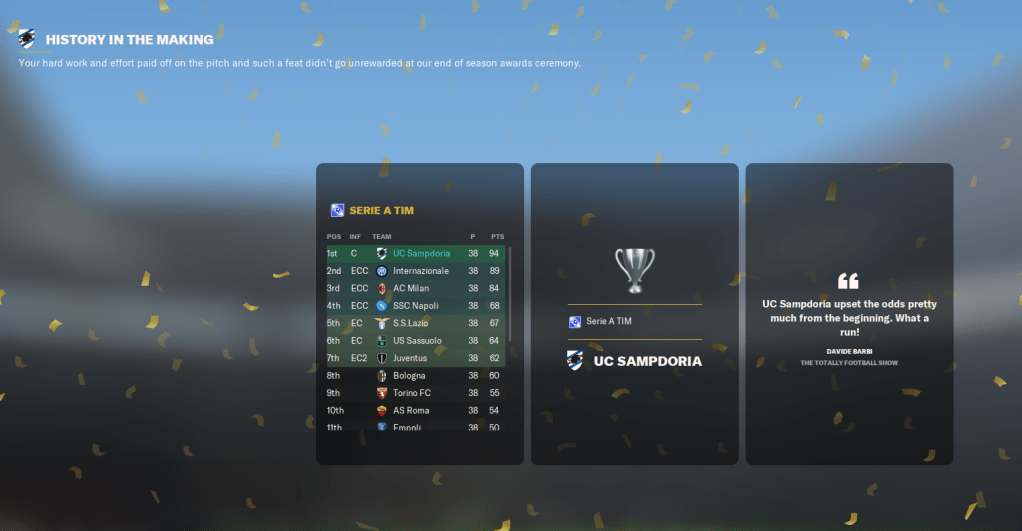Viewport: 1022px width, 531px height.
Task: Select the UC SAMPDORIA champion name
Action: click(647, 361)
